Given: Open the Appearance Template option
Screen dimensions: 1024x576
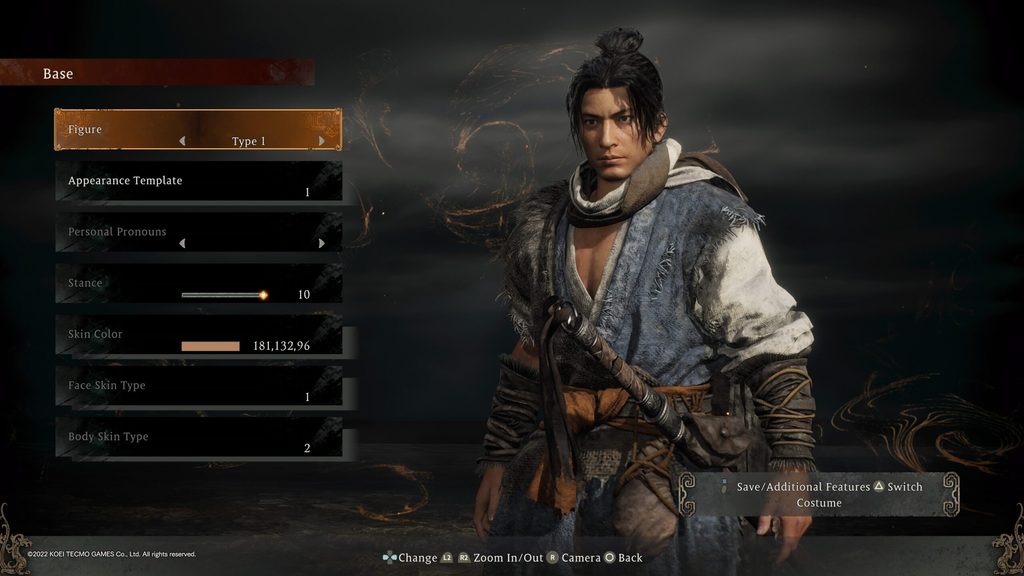Looking at the screenshot, I should (x=197, y=181).
